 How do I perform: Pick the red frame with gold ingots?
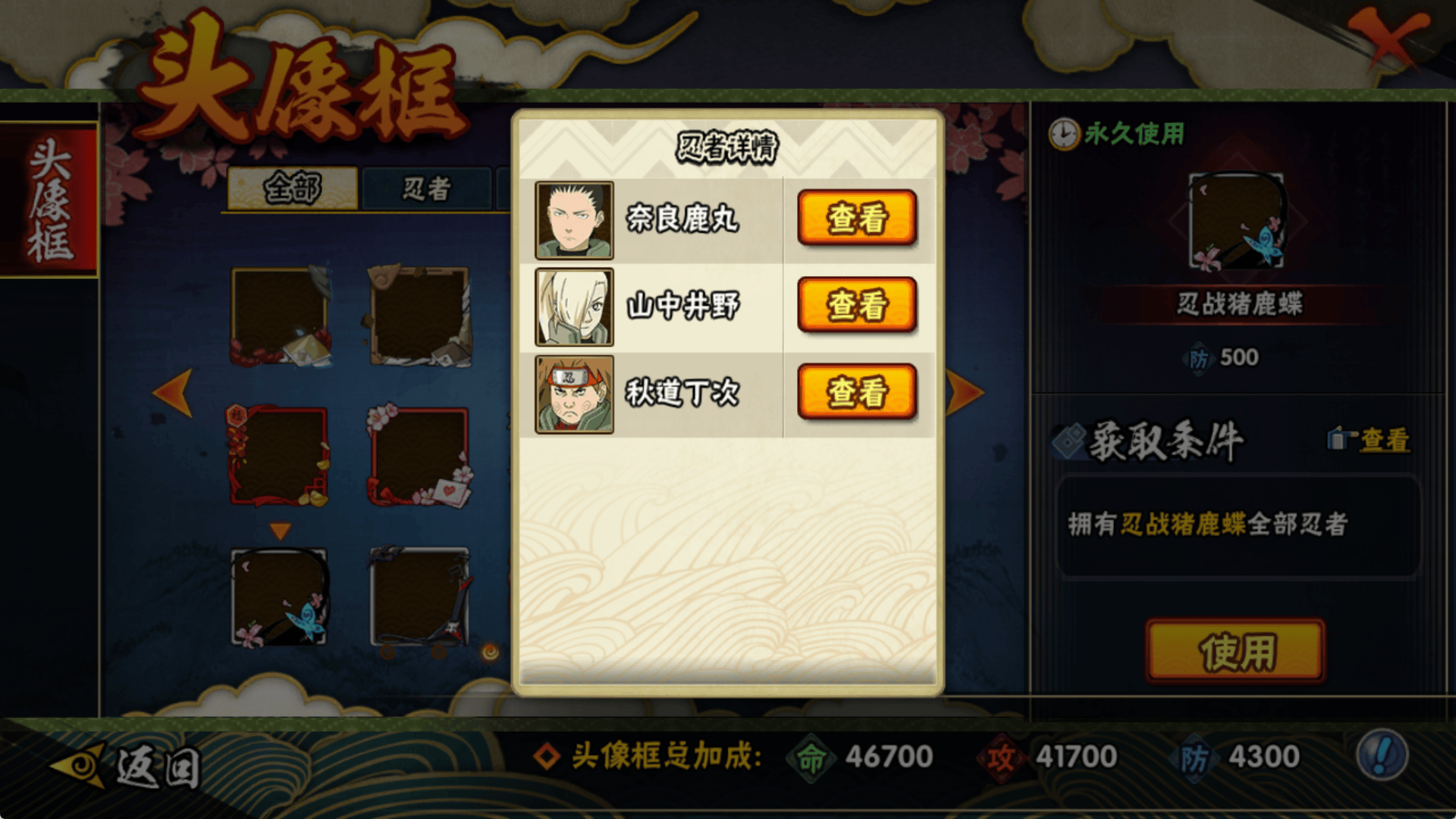pyautogui.click(x=279, y=457)
